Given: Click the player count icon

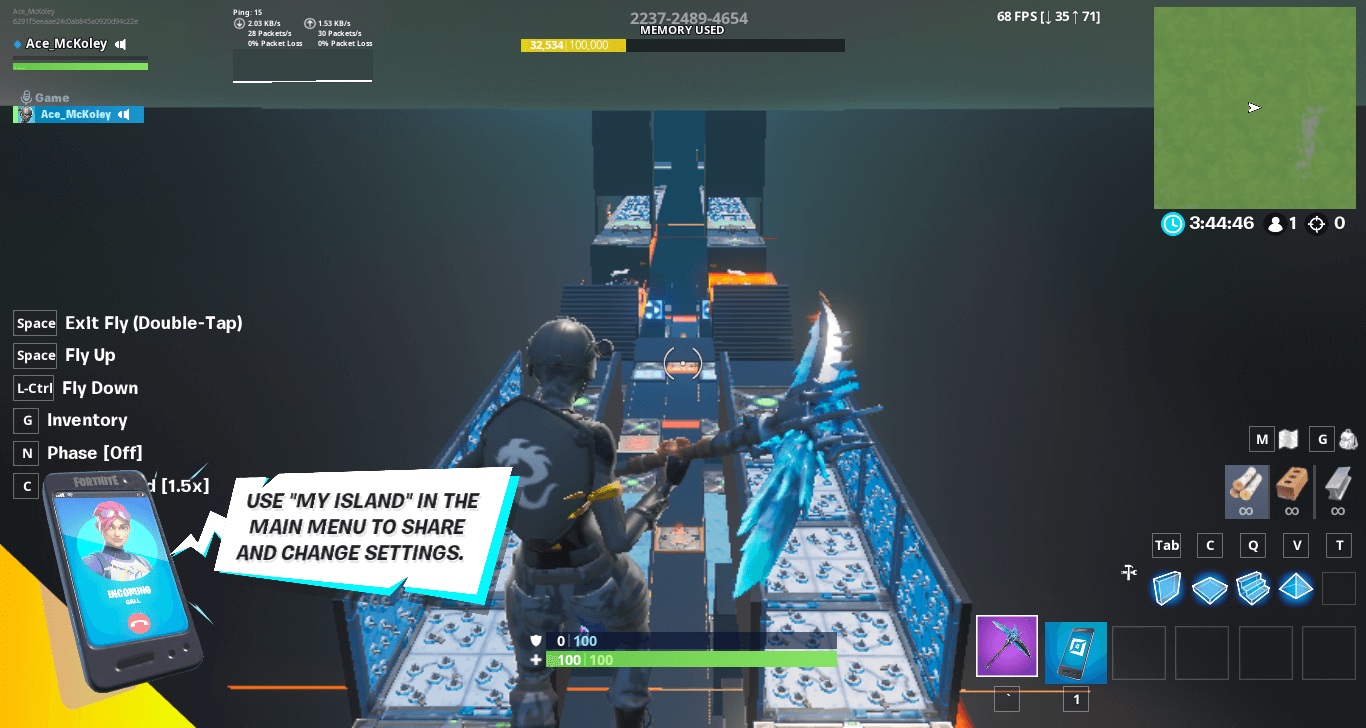Looking at the screenshot, I should coord(1276,224).
